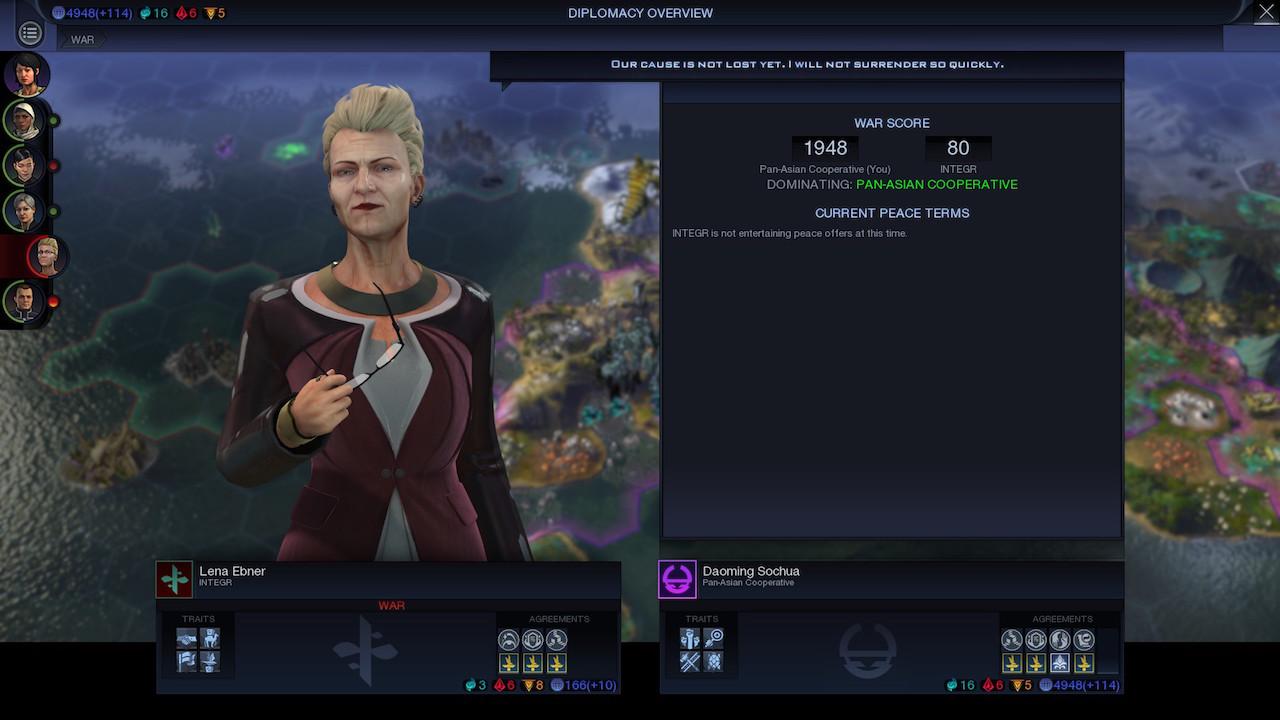
Task: Select the gray-haired woman leader portrait
Action: coord(24,211)
